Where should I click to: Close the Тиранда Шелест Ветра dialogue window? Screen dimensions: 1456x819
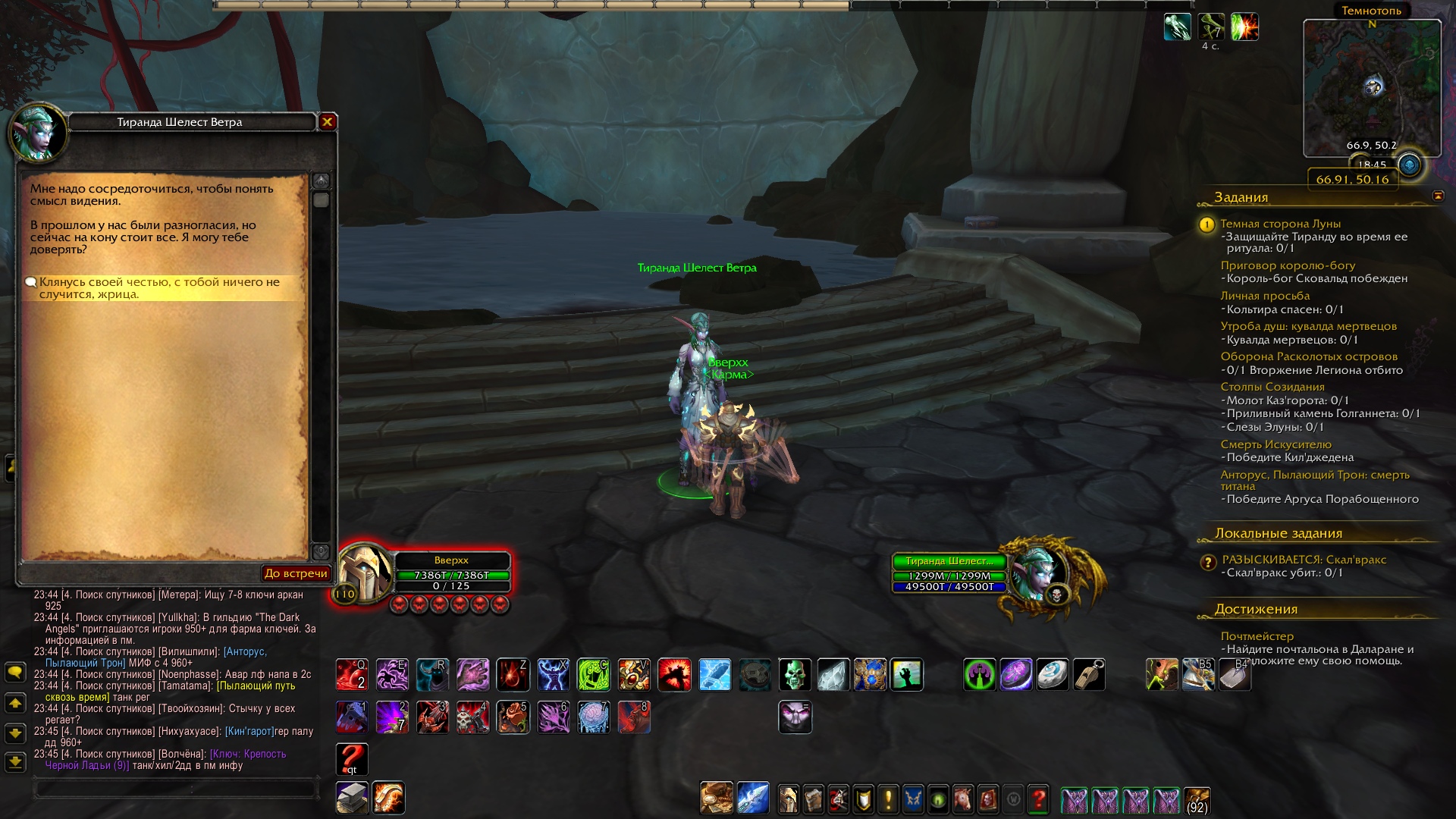point(328,122)
